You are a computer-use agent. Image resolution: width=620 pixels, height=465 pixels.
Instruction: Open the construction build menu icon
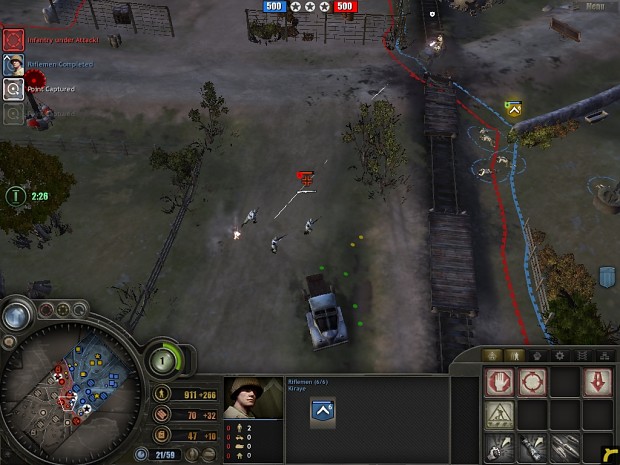click(x=500, y=414)
